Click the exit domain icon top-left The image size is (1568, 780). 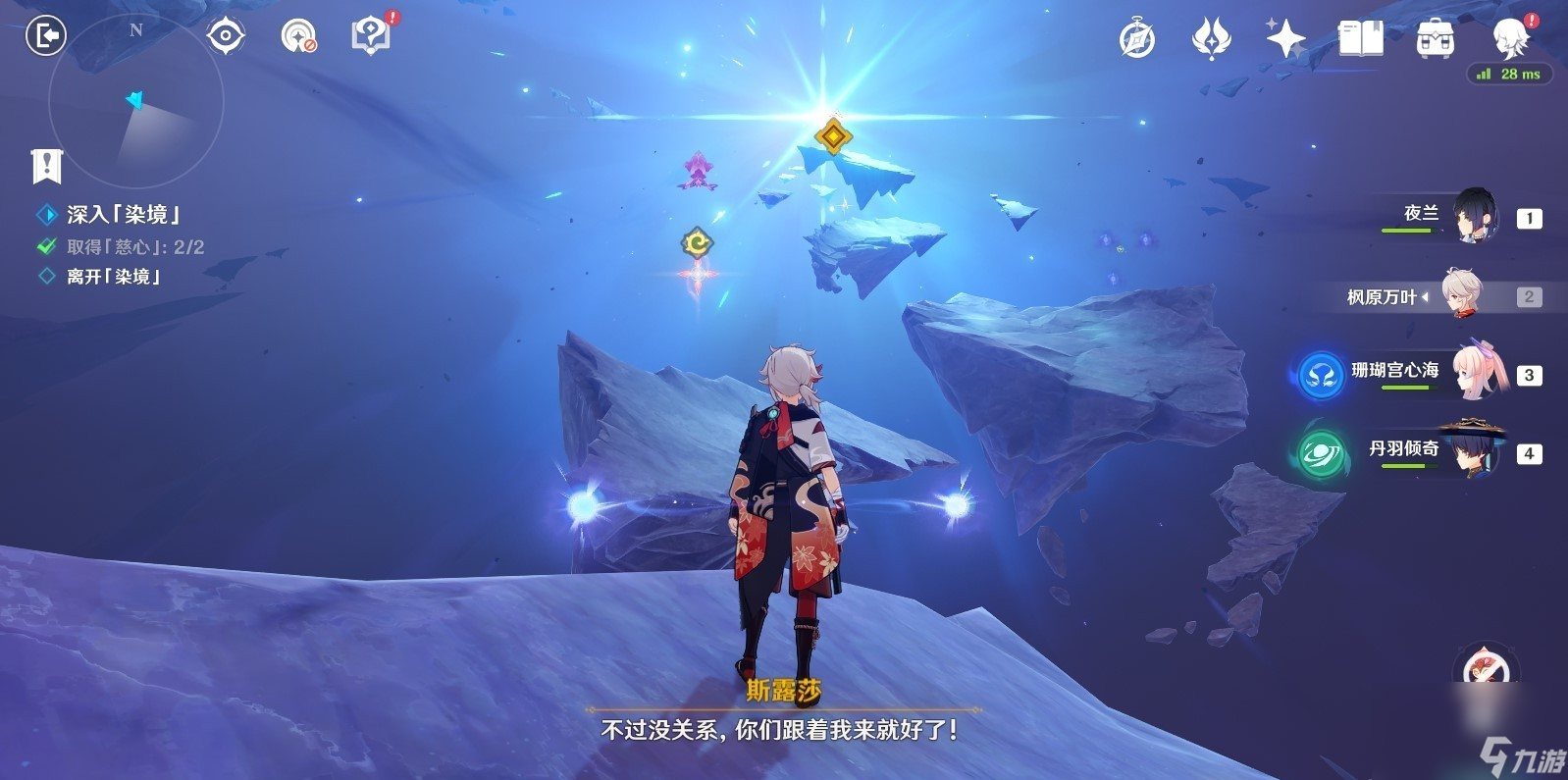(44, 35)
